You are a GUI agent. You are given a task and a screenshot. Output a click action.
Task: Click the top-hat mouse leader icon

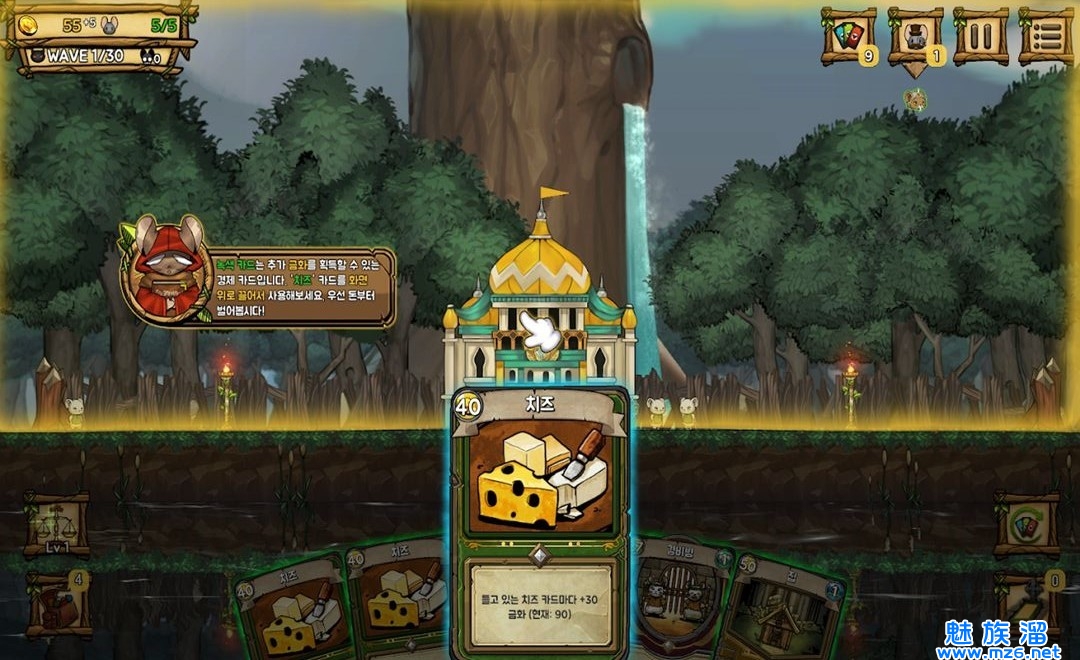click(915, 37)
